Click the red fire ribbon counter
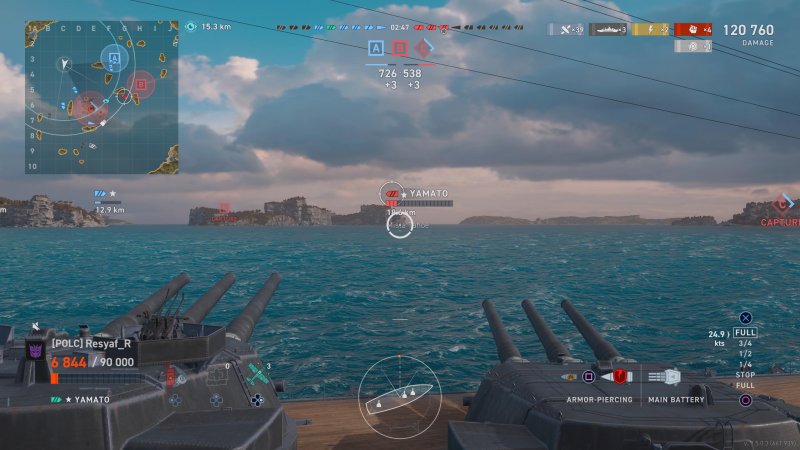The image size is (800, 450). [x=693, y=30]
